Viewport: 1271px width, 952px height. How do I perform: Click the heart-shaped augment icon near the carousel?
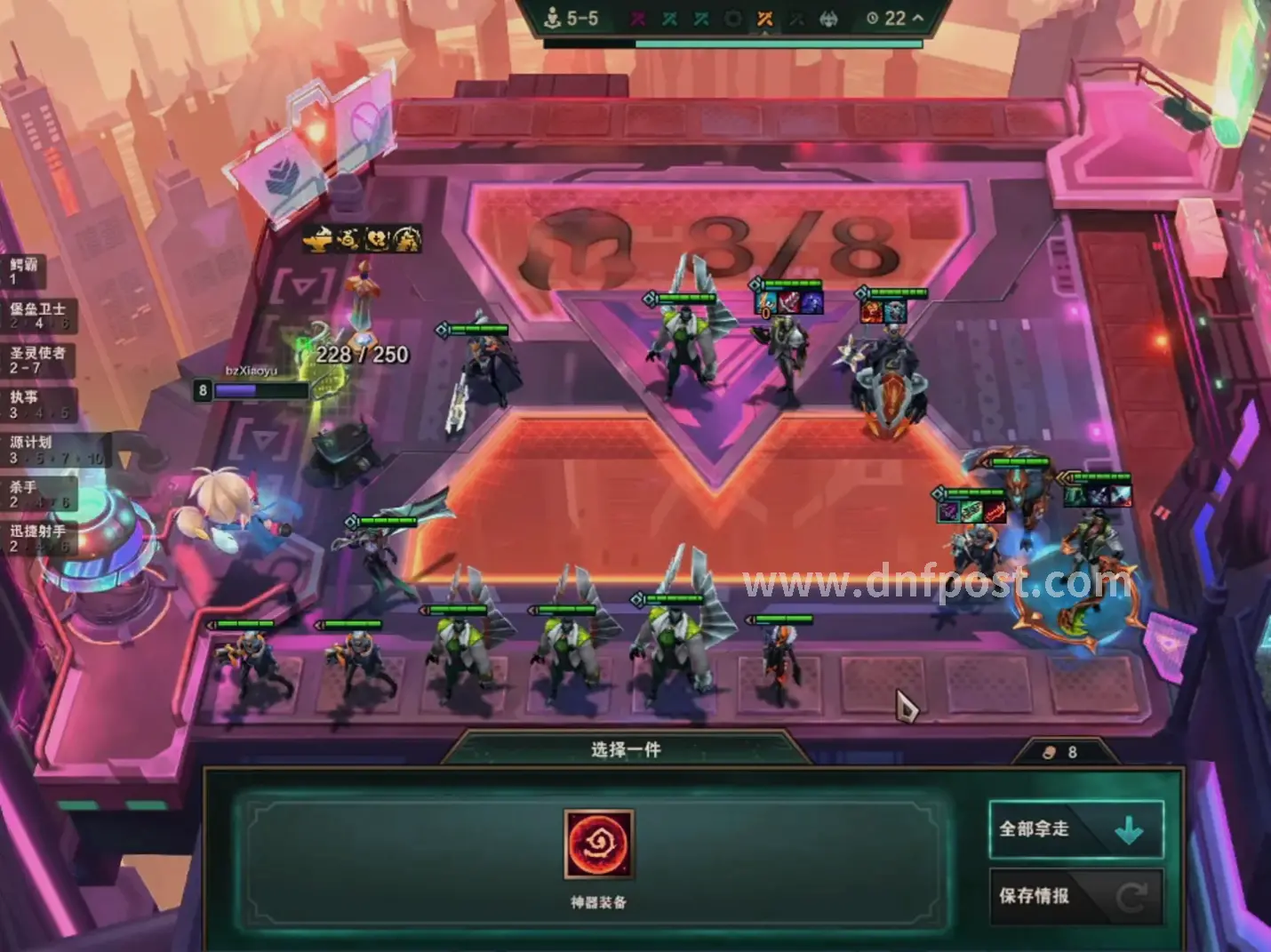[x=374, y=237]
